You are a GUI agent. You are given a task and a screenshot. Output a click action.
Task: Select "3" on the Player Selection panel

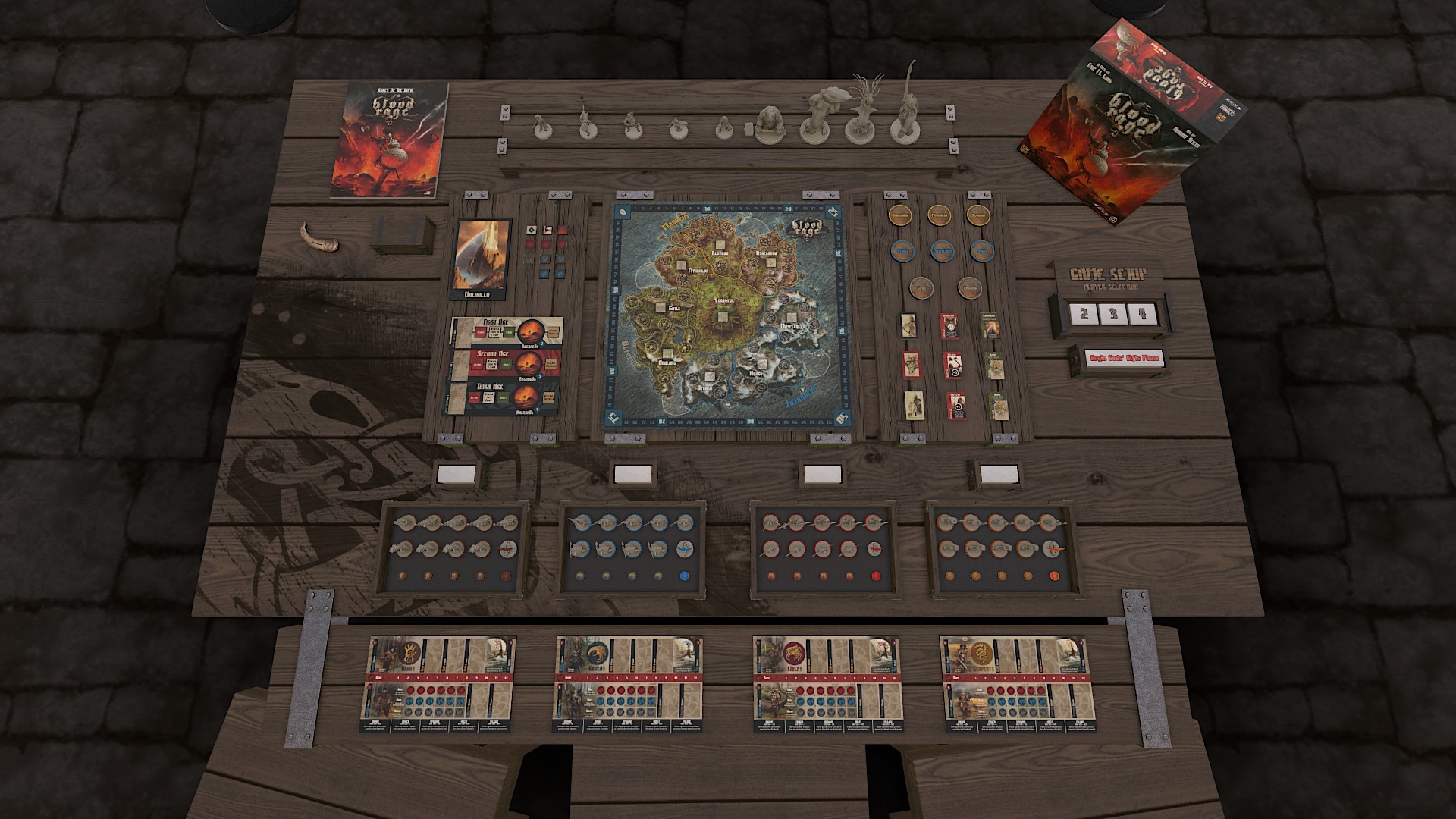coord(1113,313)
